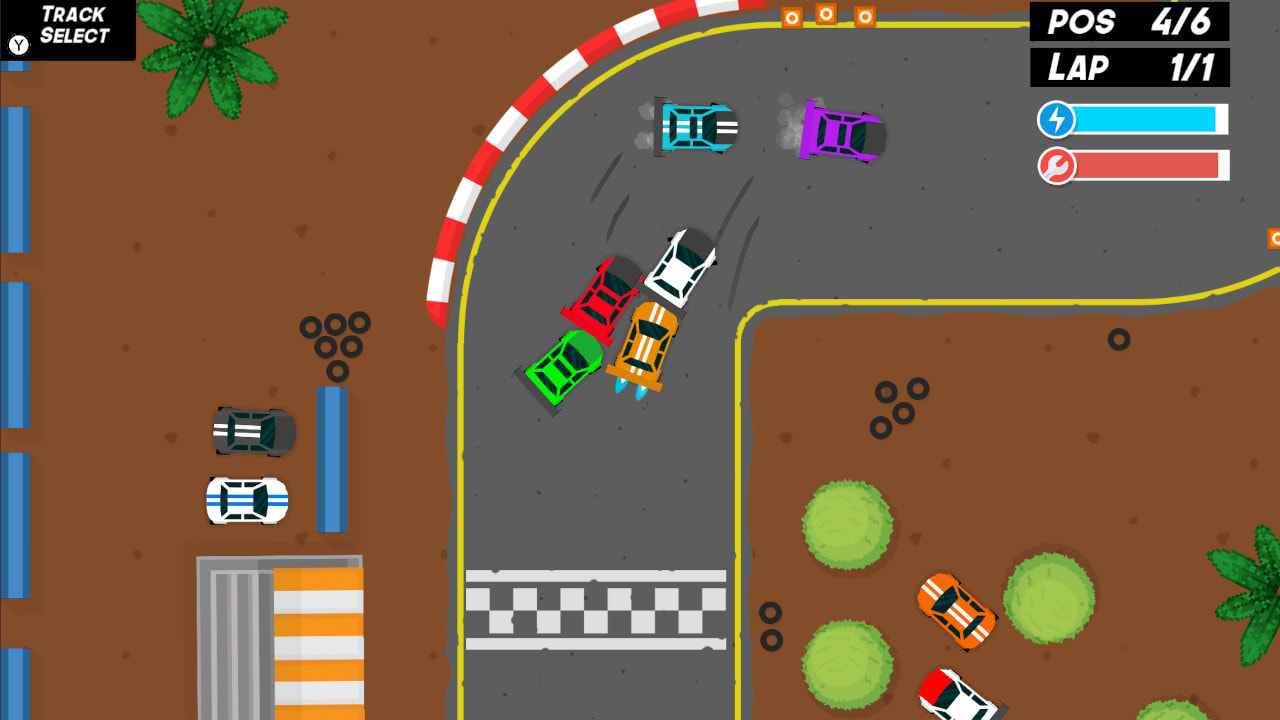Click the tire stack near the pit lane
Screen dimensions: 1280x720
[x=335, y=345]
